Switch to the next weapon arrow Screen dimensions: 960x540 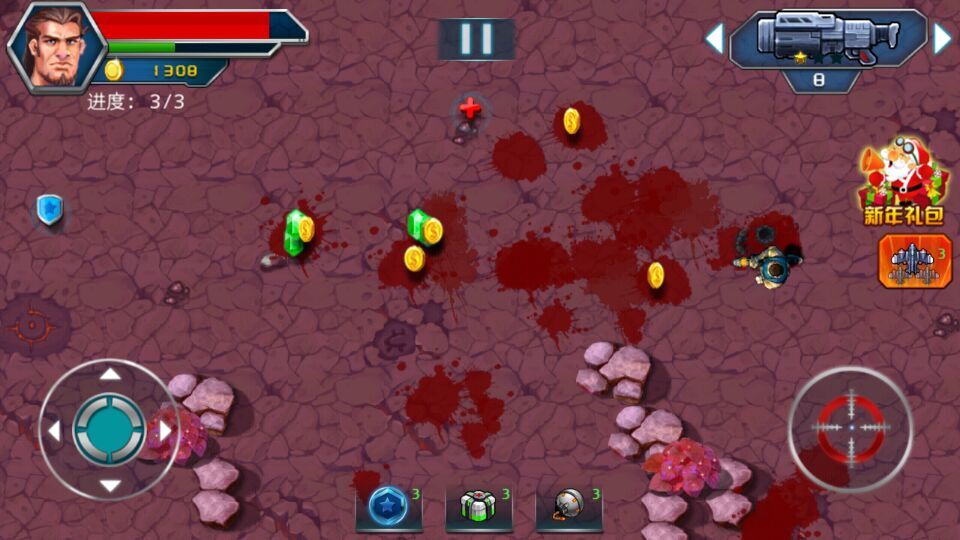[x=942, y=39]
